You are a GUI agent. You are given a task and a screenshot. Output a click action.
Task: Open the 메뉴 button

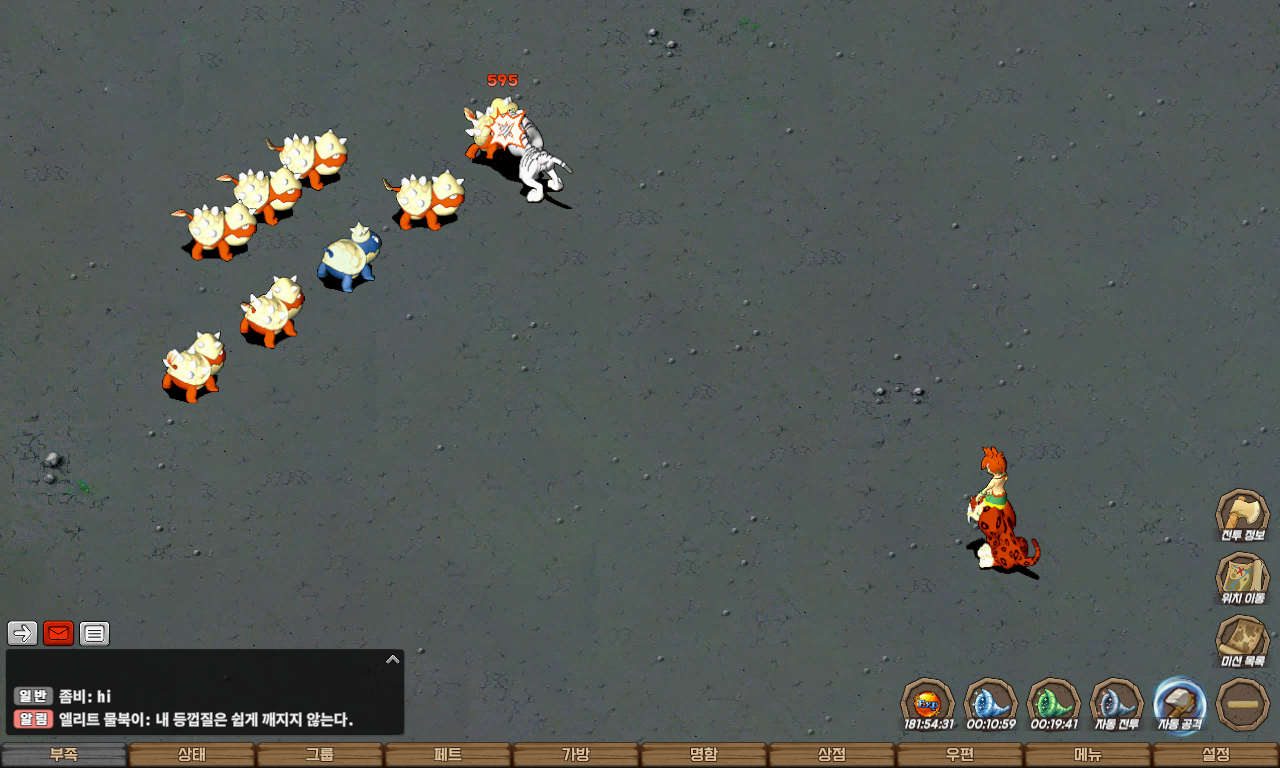click(x=1088, y=755)
